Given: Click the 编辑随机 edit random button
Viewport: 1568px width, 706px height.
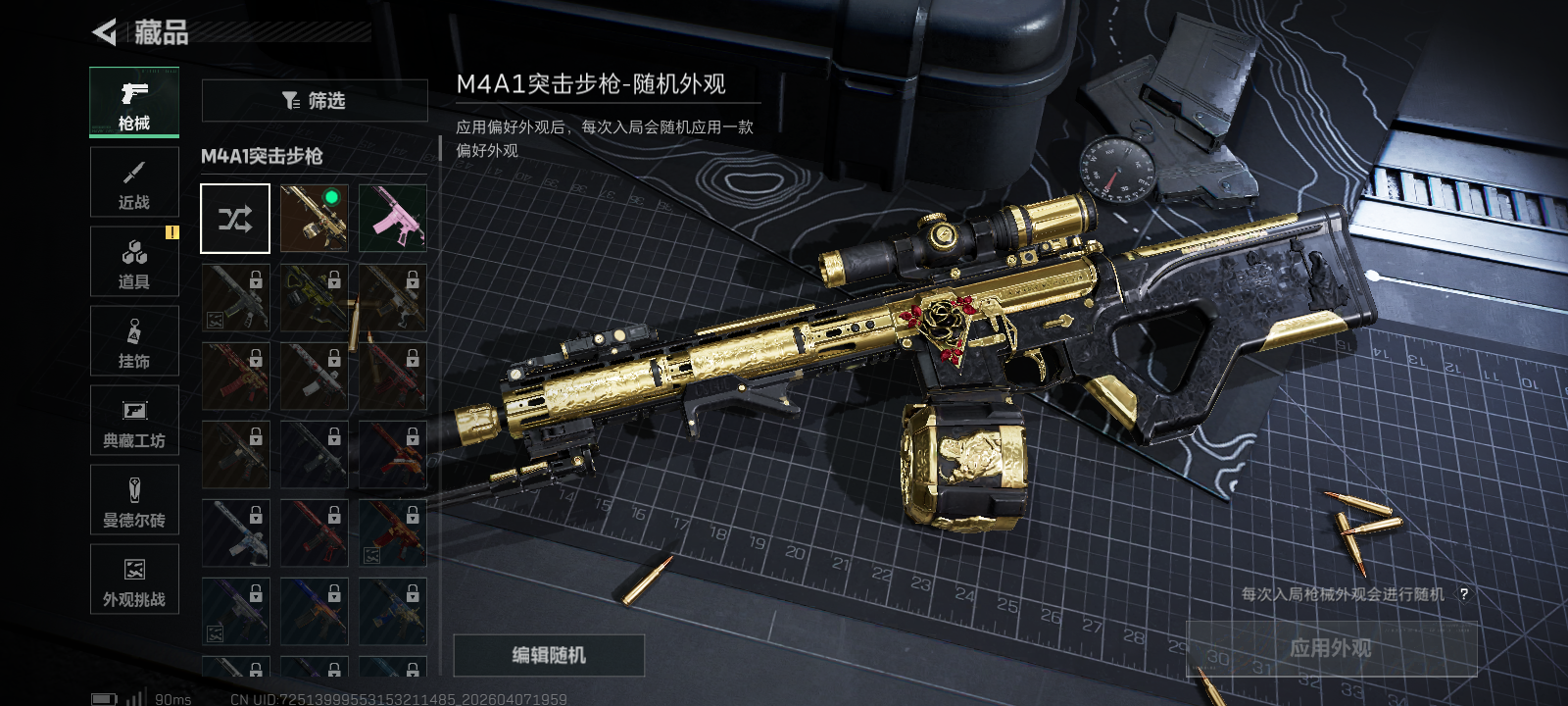Looking at the screenshot, I should [x=549, y=655].
